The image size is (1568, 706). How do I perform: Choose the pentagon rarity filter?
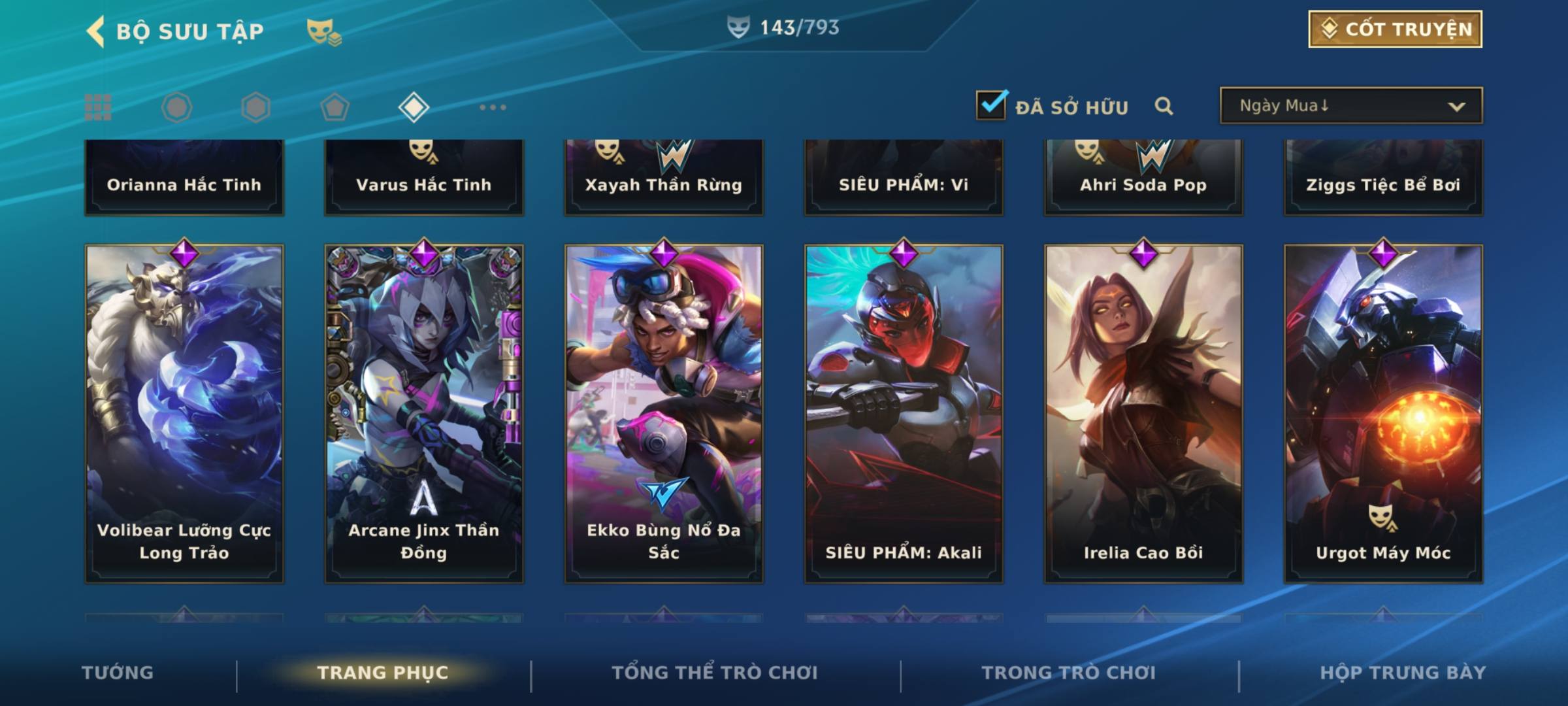coord(335,107)
